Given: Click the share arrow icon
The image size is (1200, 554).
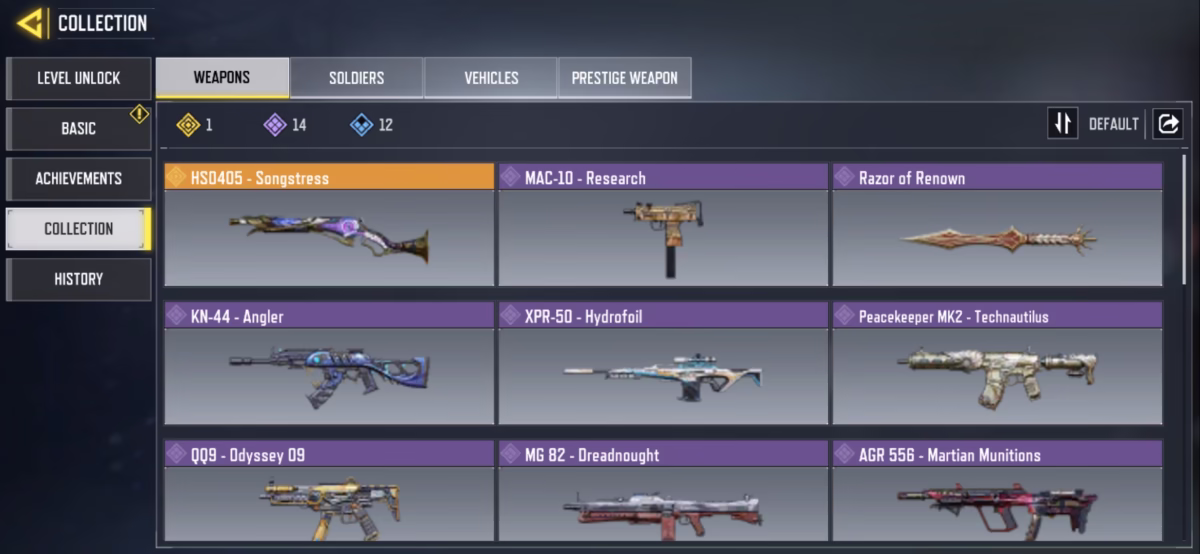Looking at the screenshot, I should click(1167, 124).
